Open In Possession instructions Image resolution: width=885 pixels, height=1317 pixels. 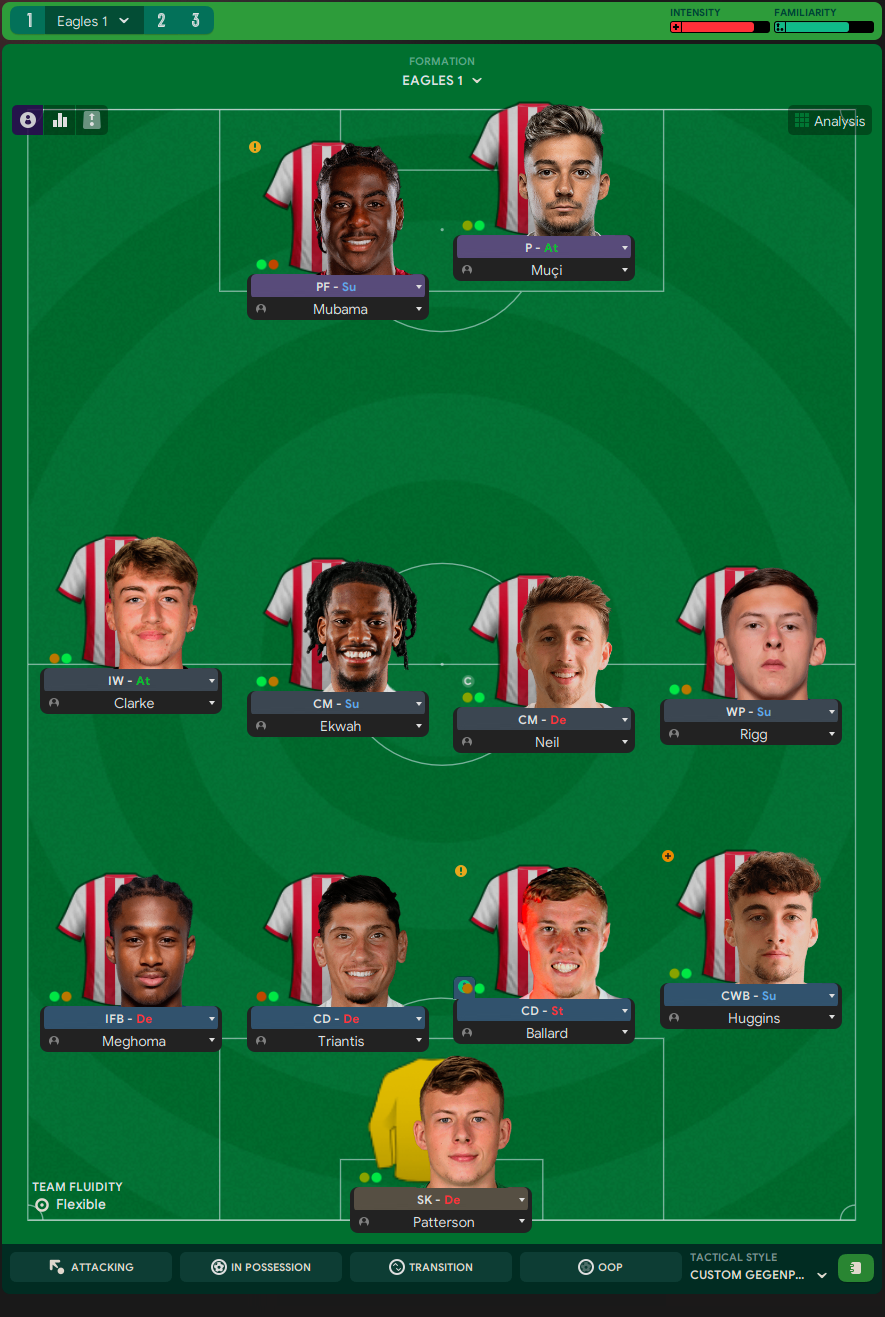point(261,1267)
